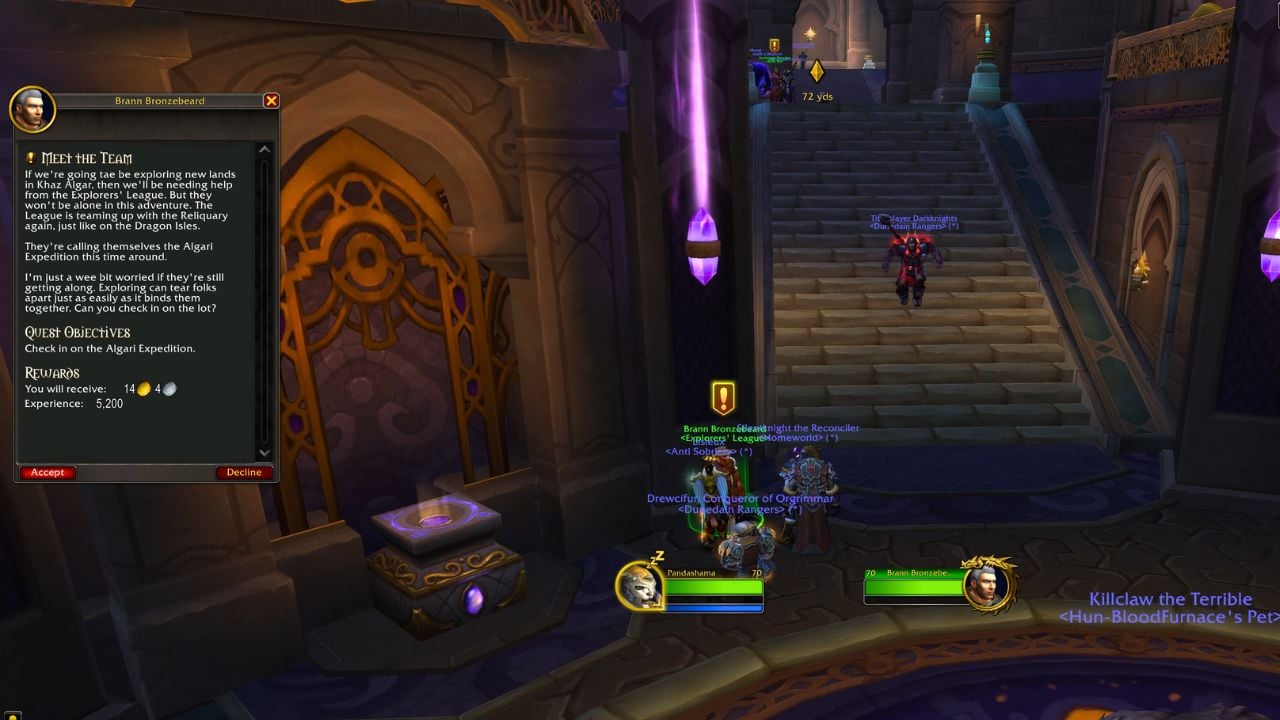Click the gold coin reward icon
Screen dimensions: 1280x720
click(x=143, y=388)
